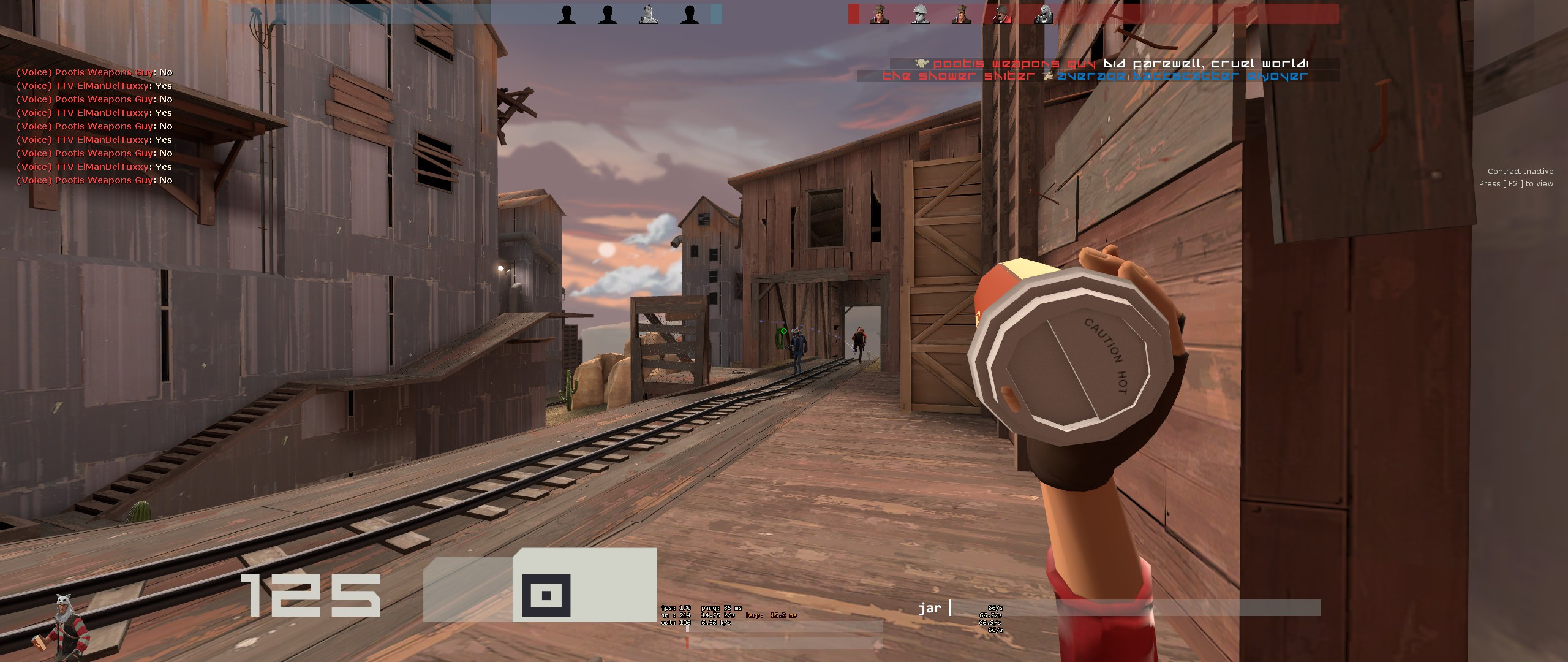Click the leftmost darkened BLU player silhouette
Screen dimensions: 1568x662
click(567, 15)
